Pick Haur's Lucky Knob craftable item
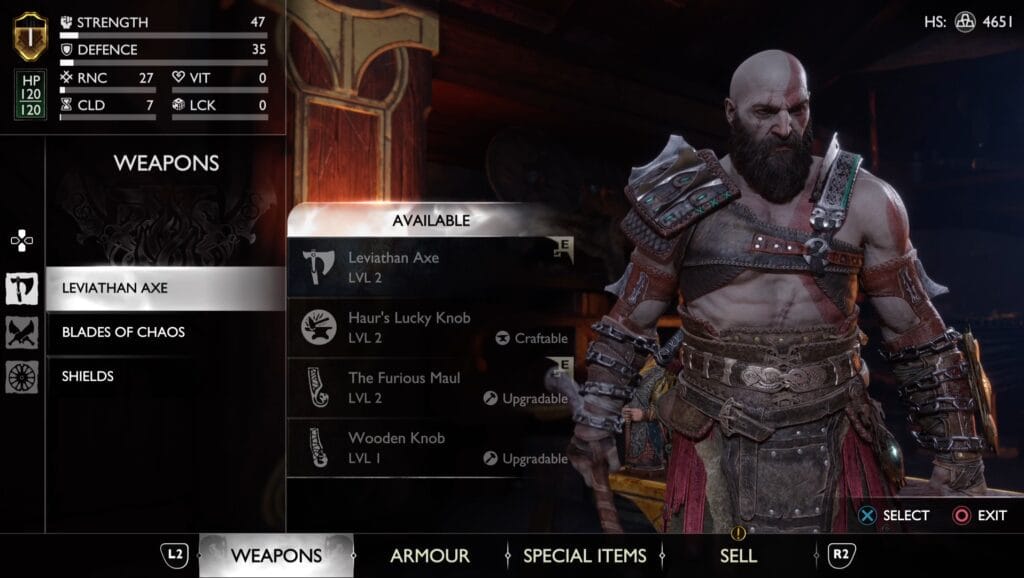 [x=430, y=327]
